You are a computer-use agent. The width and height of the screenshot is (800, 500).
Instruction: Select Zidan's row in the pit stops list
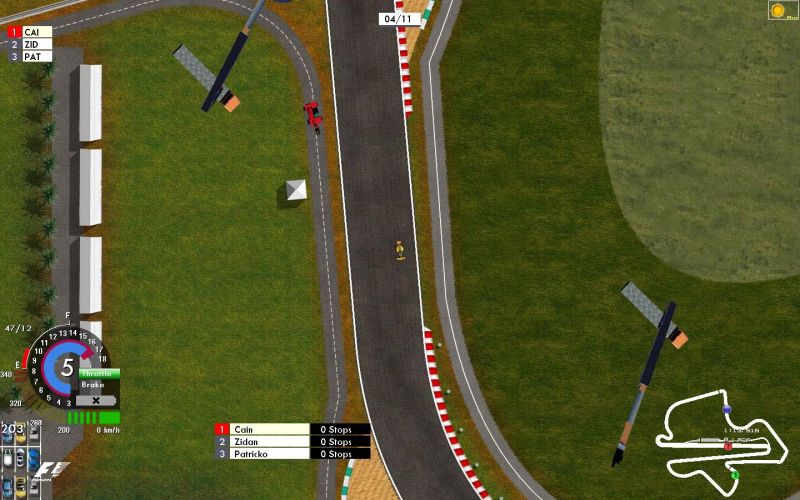click(292, 441)
